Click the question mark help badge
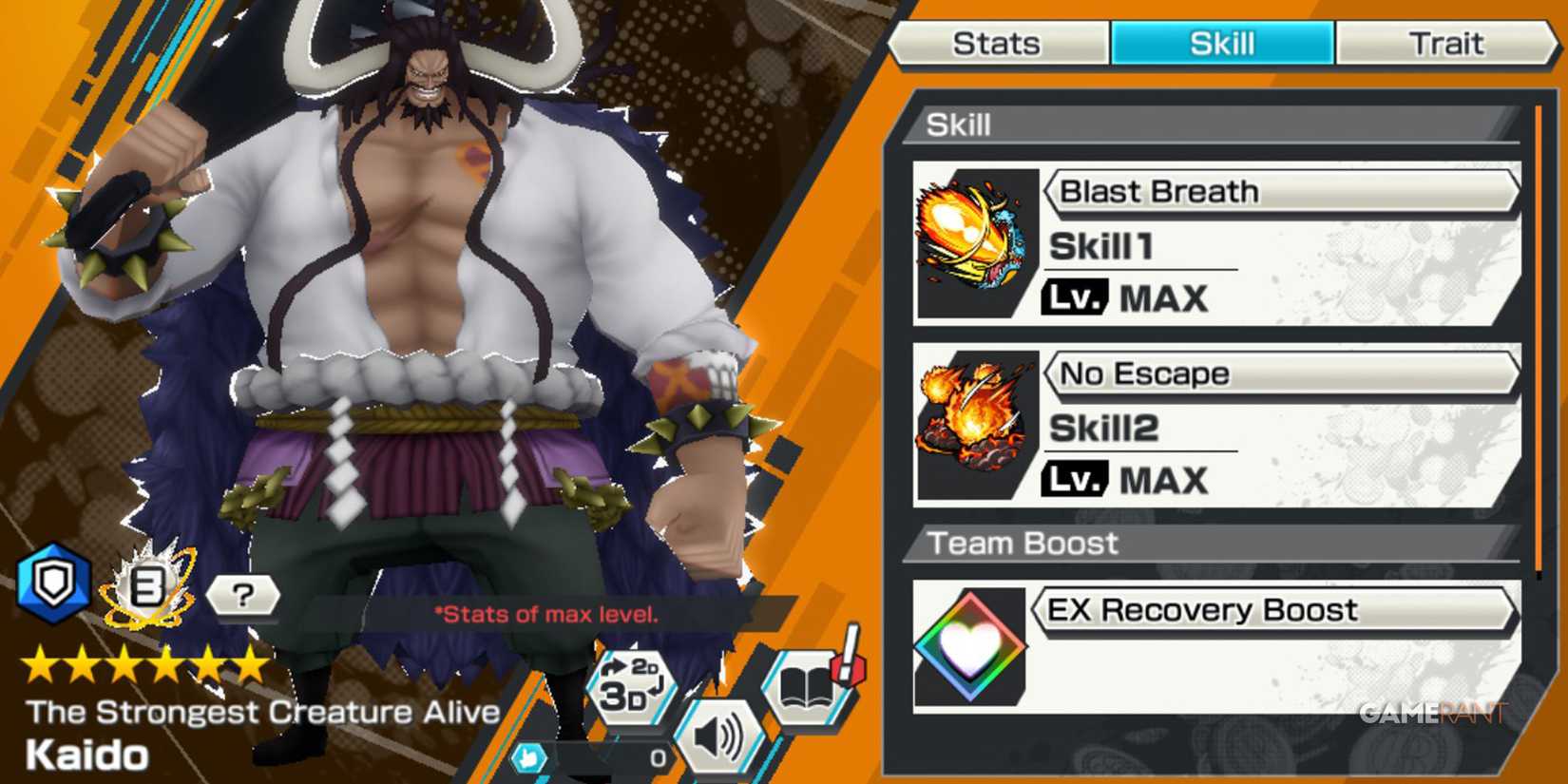This screenshot has height=784, width=1568. (245, 598)
